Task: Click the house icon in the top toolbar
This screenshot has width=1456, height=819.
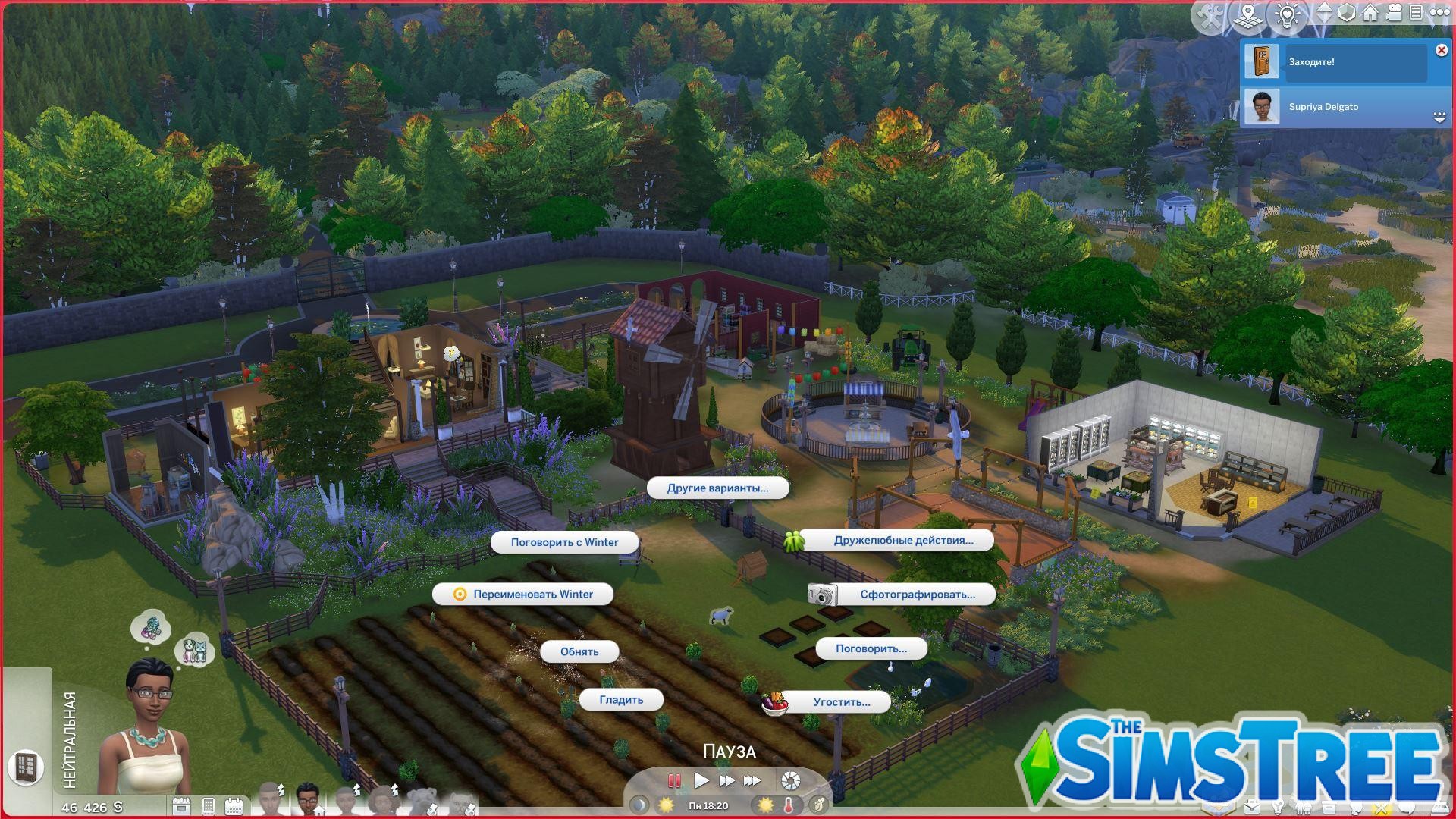Action: 1370,14
